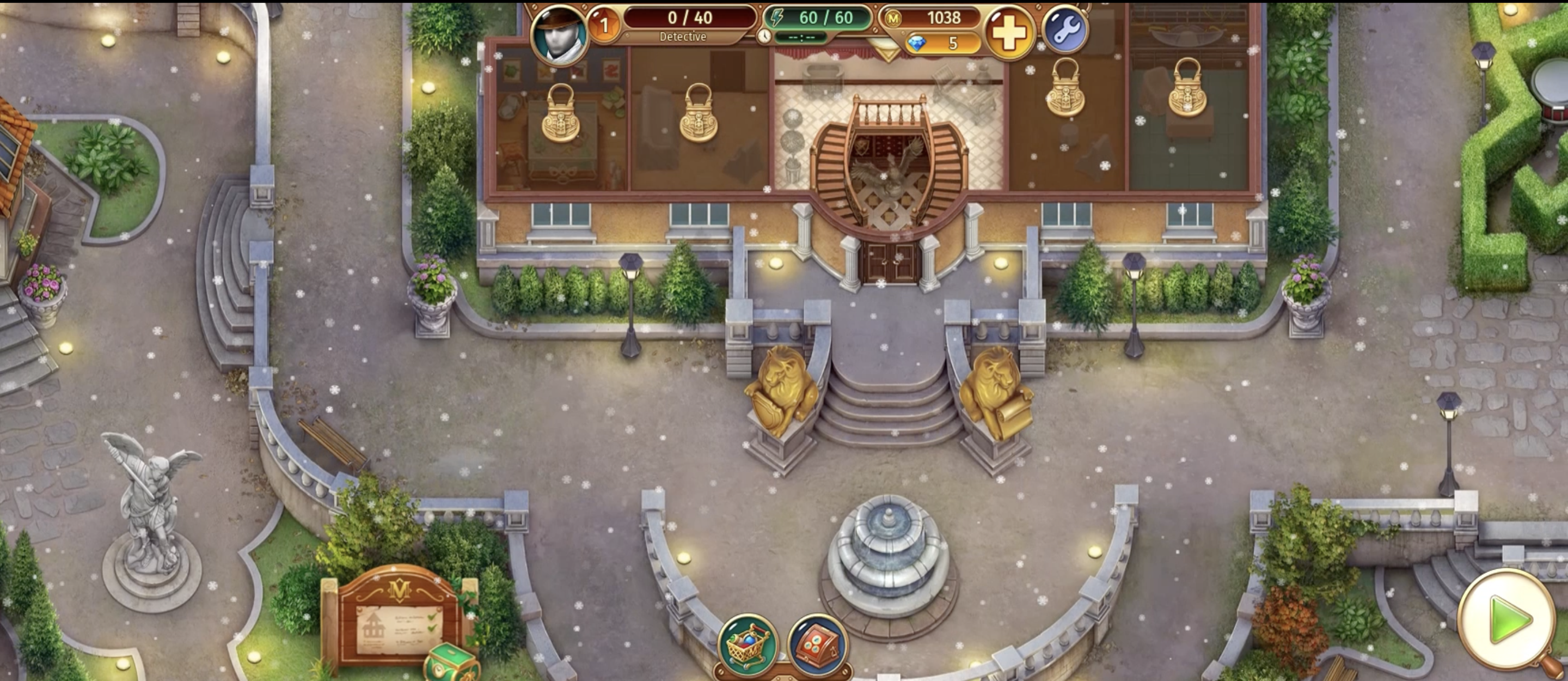1568x681 pixels.
Task: Tap the plus button to add currency
Action: click(1009, 33)
